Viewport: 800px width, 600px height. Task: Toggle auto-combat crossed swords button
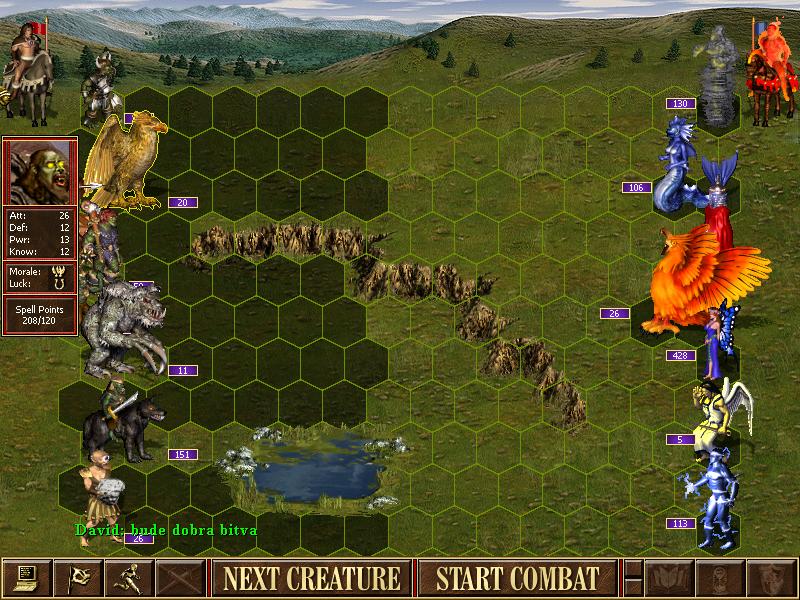(x=179, y=578)
